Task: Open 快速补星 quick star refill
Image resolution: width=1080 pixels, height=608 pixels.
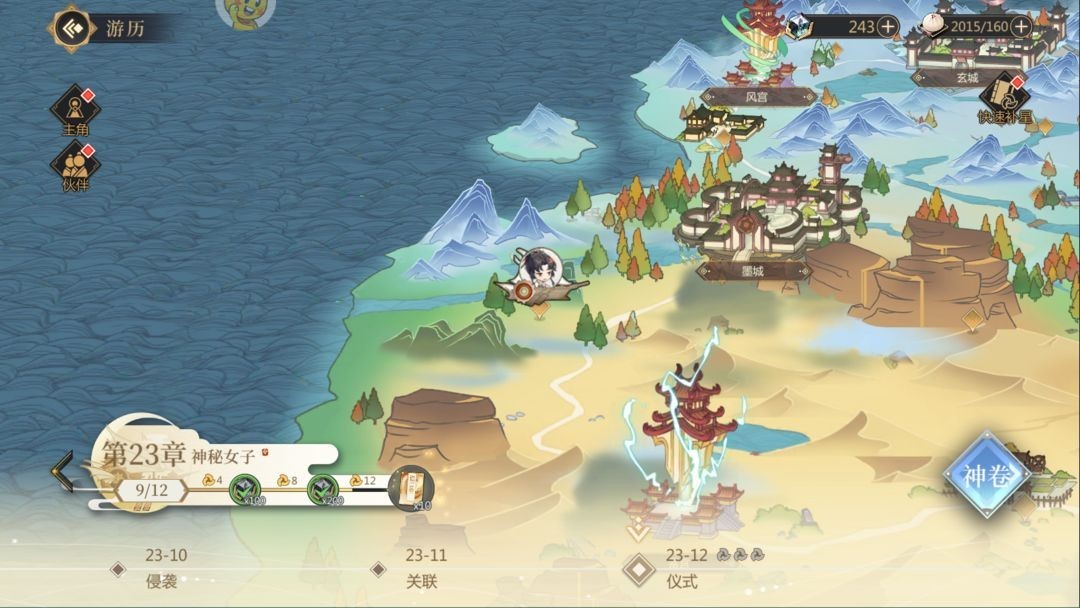Action: tap(1004, 99)
